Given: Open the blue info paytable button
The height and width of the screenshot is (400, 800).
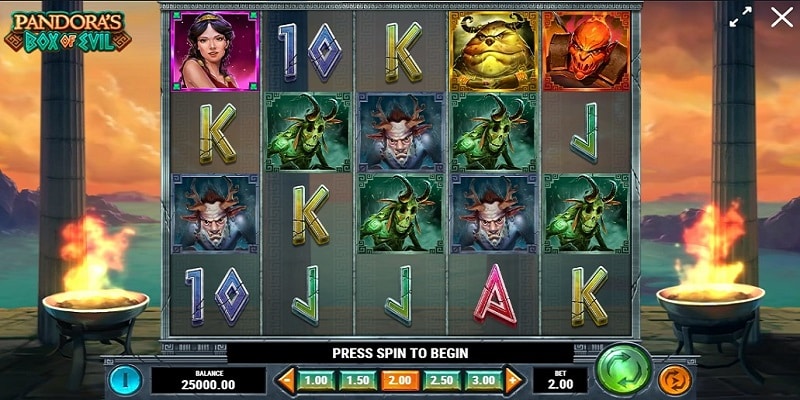Looking at the screenshot, I should 125,380.
